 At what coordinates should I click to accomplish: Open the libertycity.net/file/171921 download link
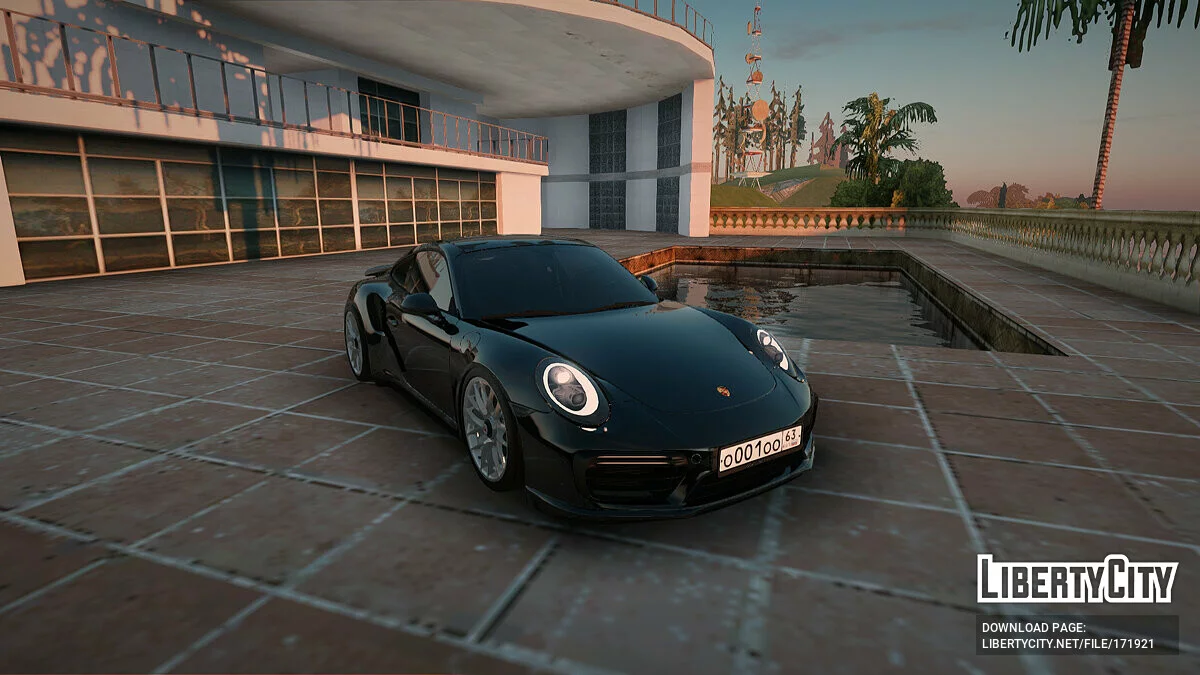(1068, 644)
